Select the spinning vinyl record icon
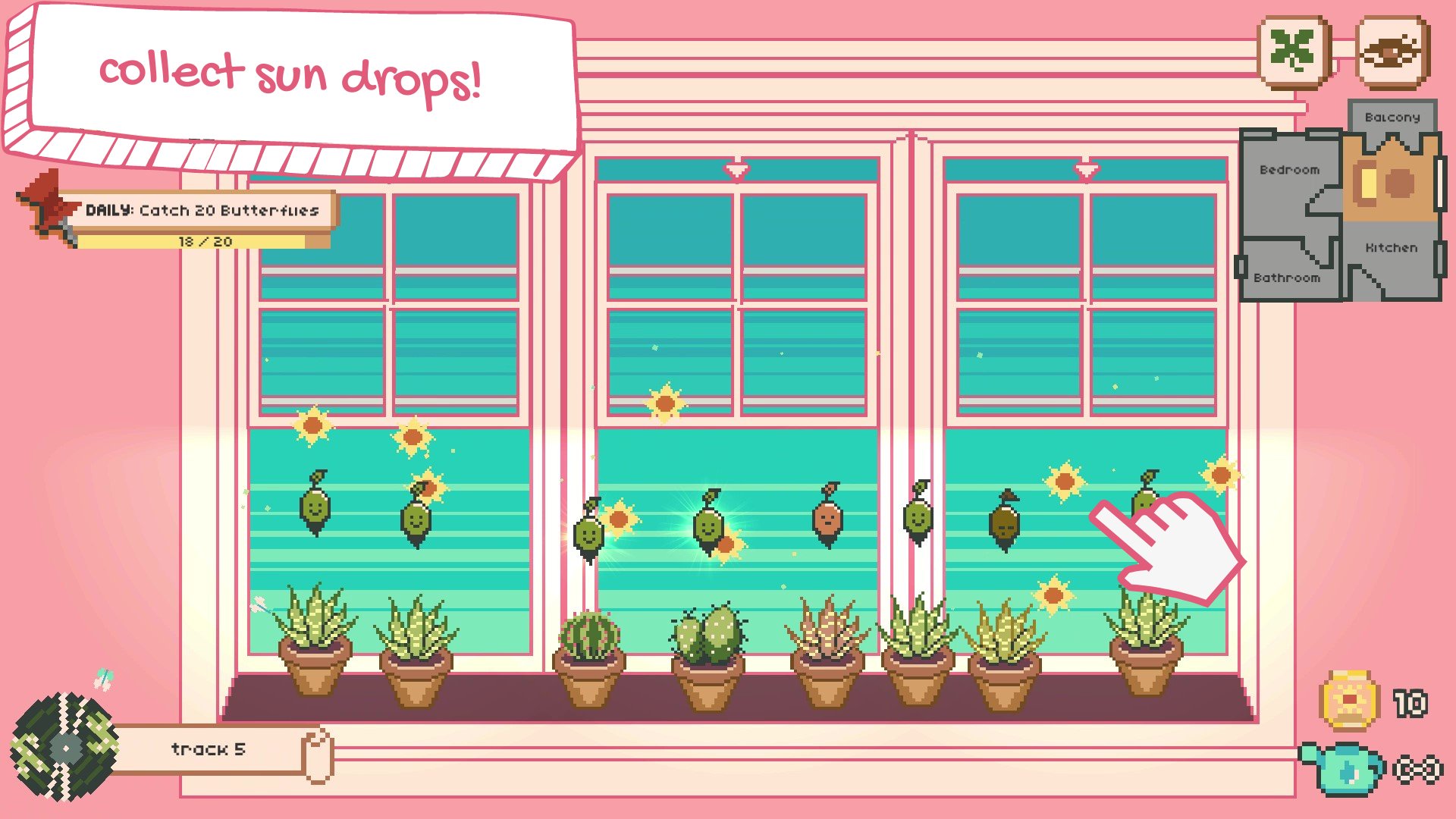The image size is (1456, 819). coord(64,747)
